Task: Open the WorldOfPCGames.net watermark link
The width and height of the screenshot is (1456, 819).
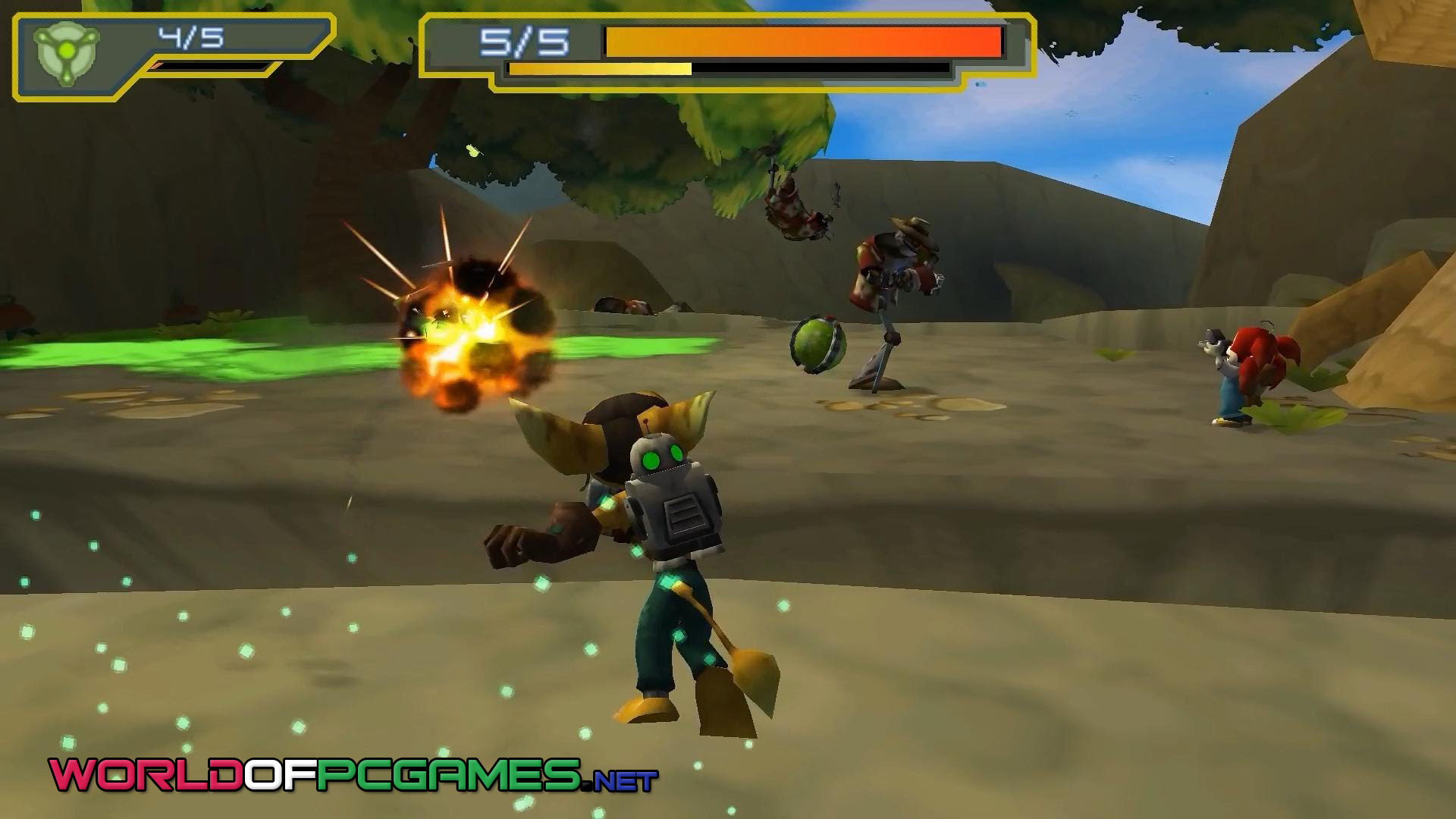Action: click(x=353, y=775)
